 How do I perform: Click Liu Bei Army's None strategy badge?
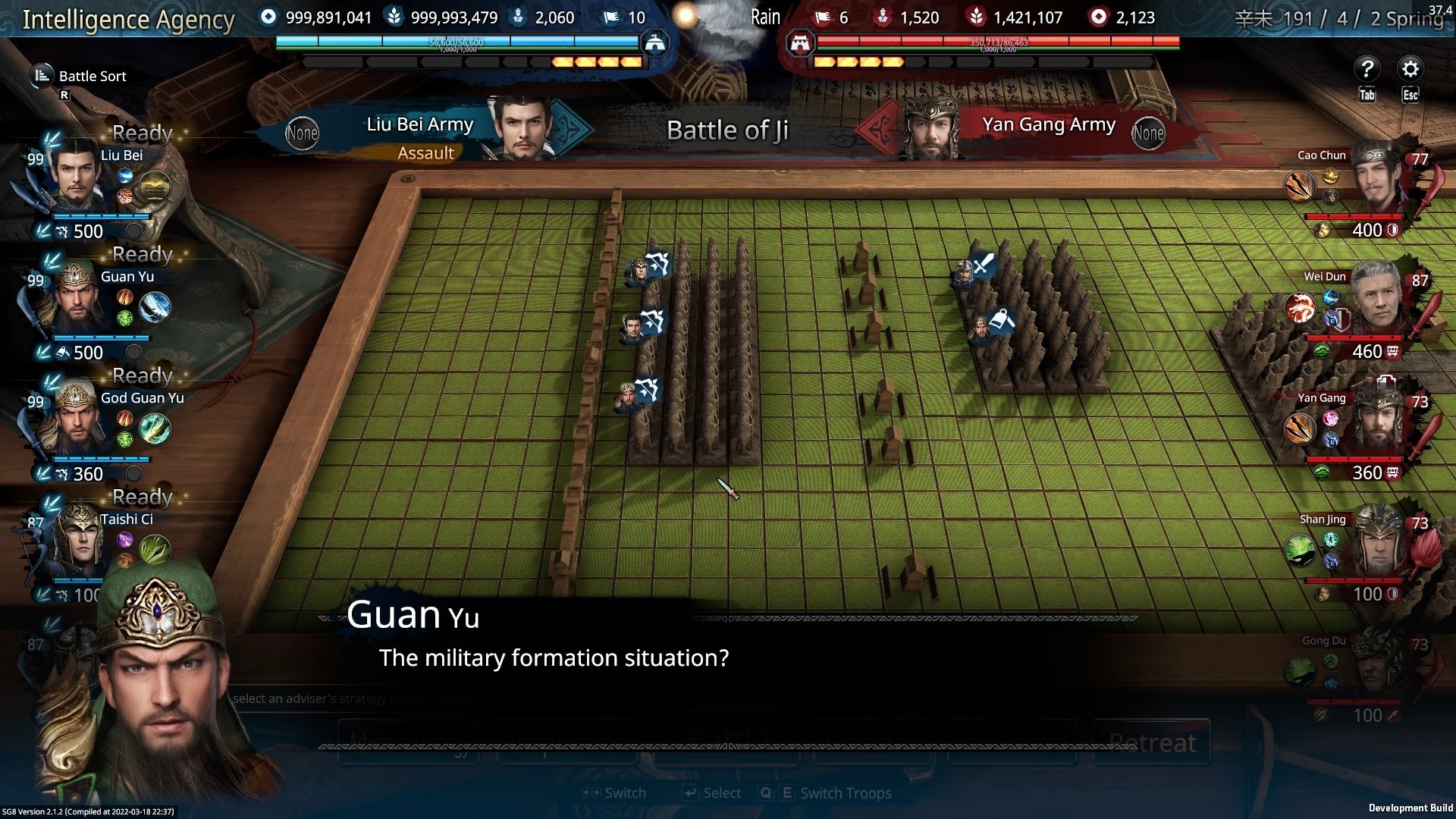point(302,133)
